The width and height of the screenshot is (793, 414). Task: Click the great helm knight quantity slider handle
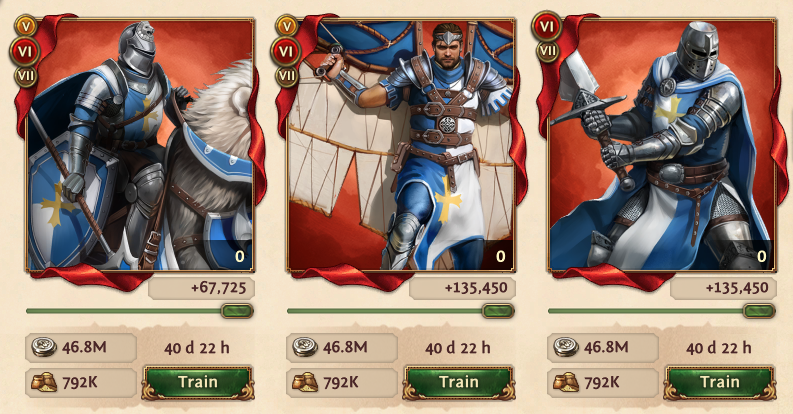759,311
